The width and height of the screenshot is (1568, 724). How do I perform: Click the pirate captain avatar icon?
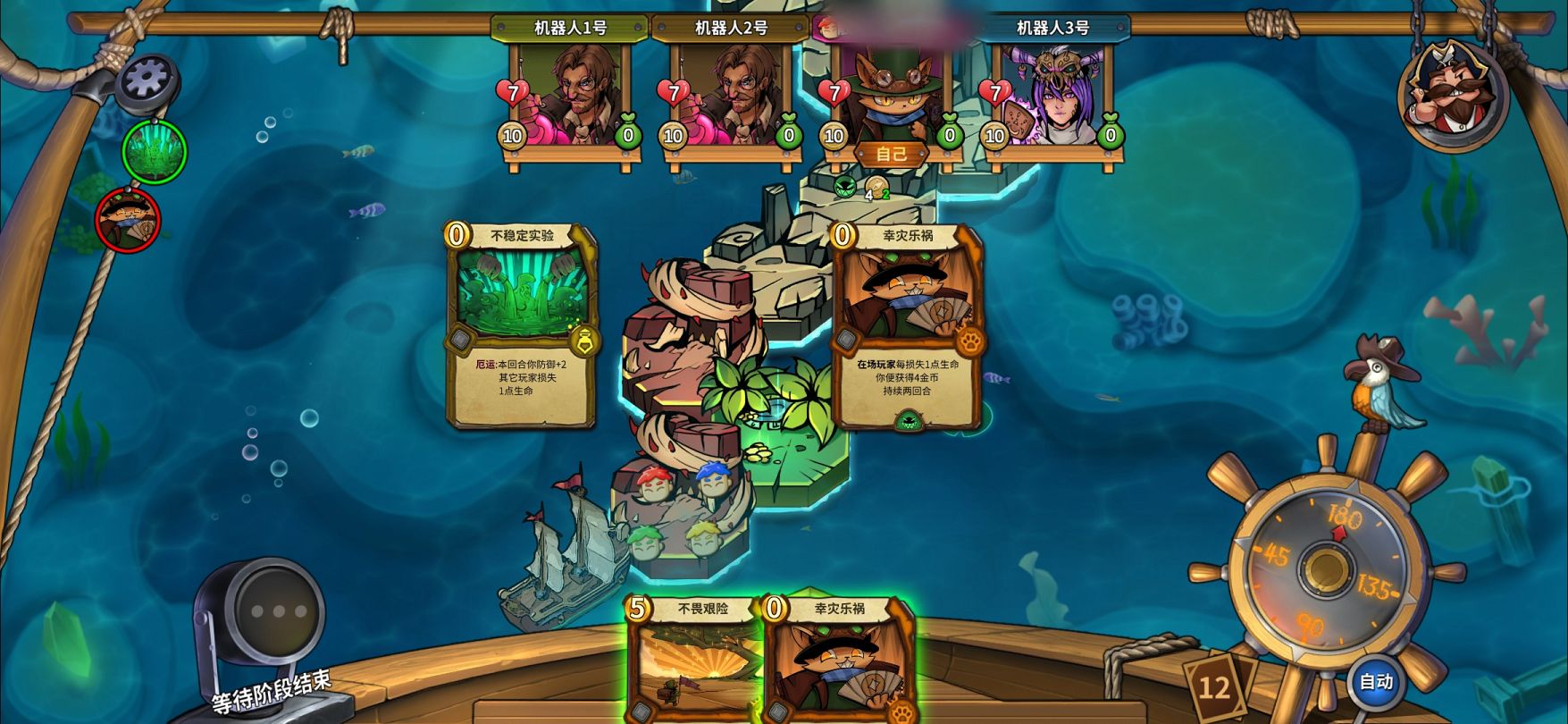pyautogui.click(x=1451, y=94)
